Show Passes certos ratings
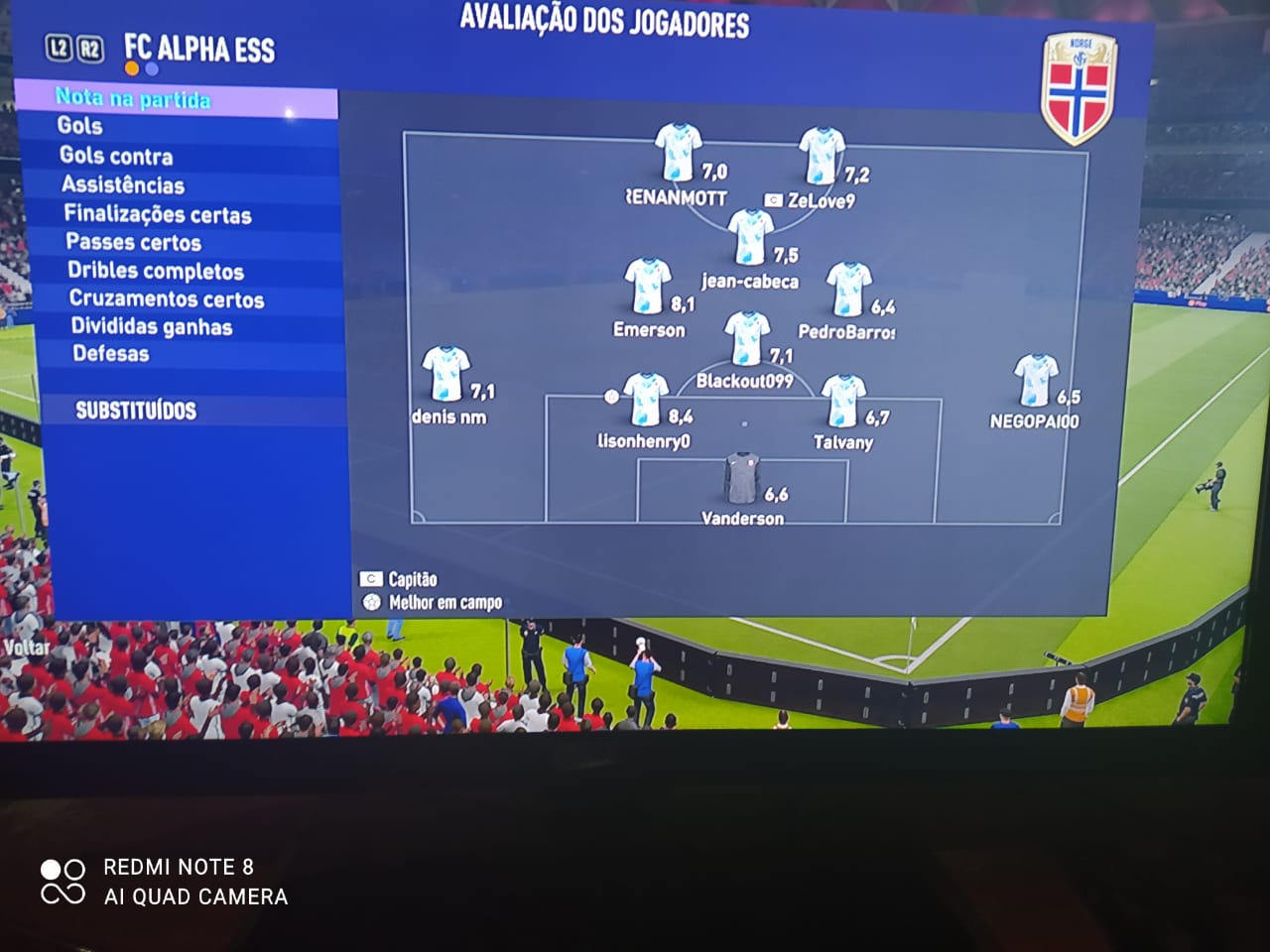The image size is (1270, 952). pyautogui.click(x=133, y=242)
